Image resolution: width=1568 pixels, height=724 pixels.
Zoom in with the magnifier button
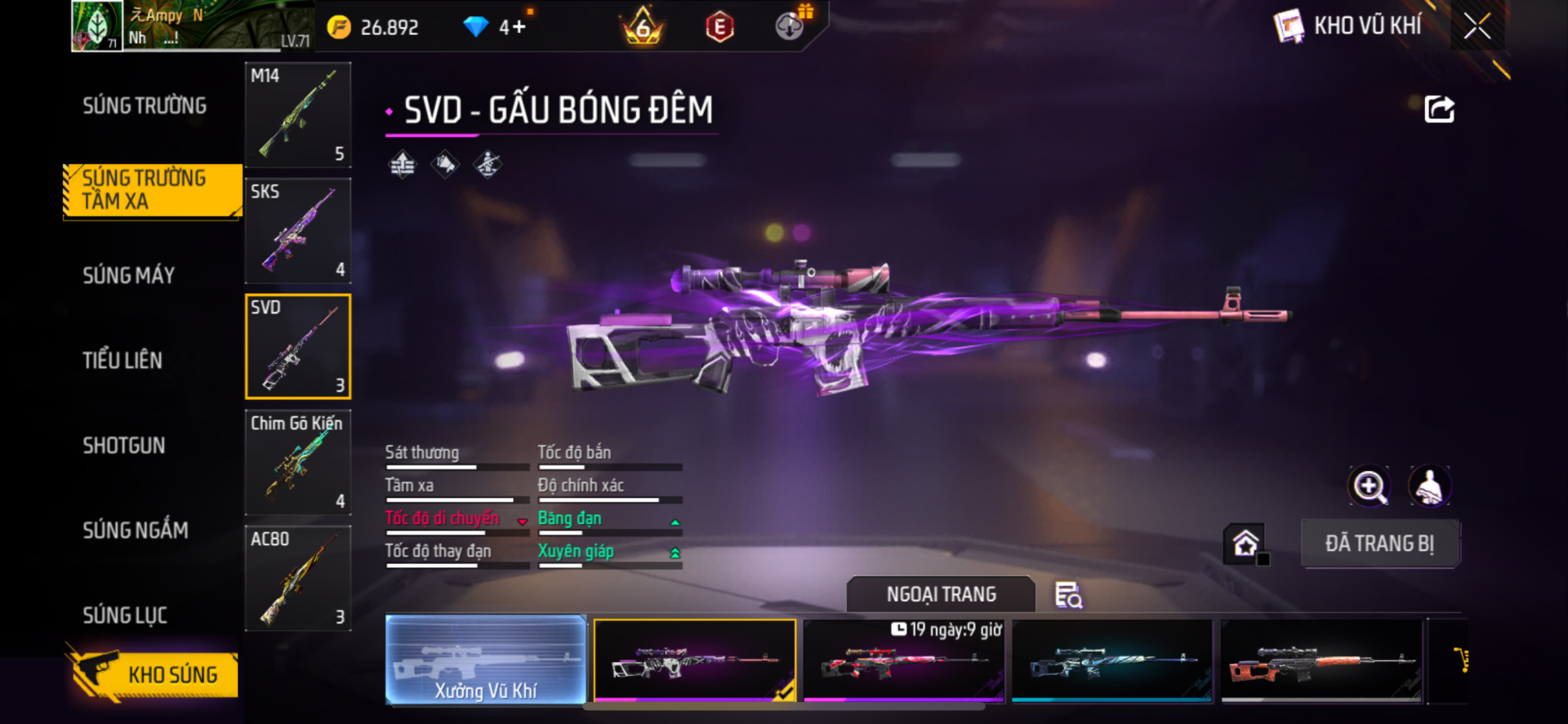1369,487
